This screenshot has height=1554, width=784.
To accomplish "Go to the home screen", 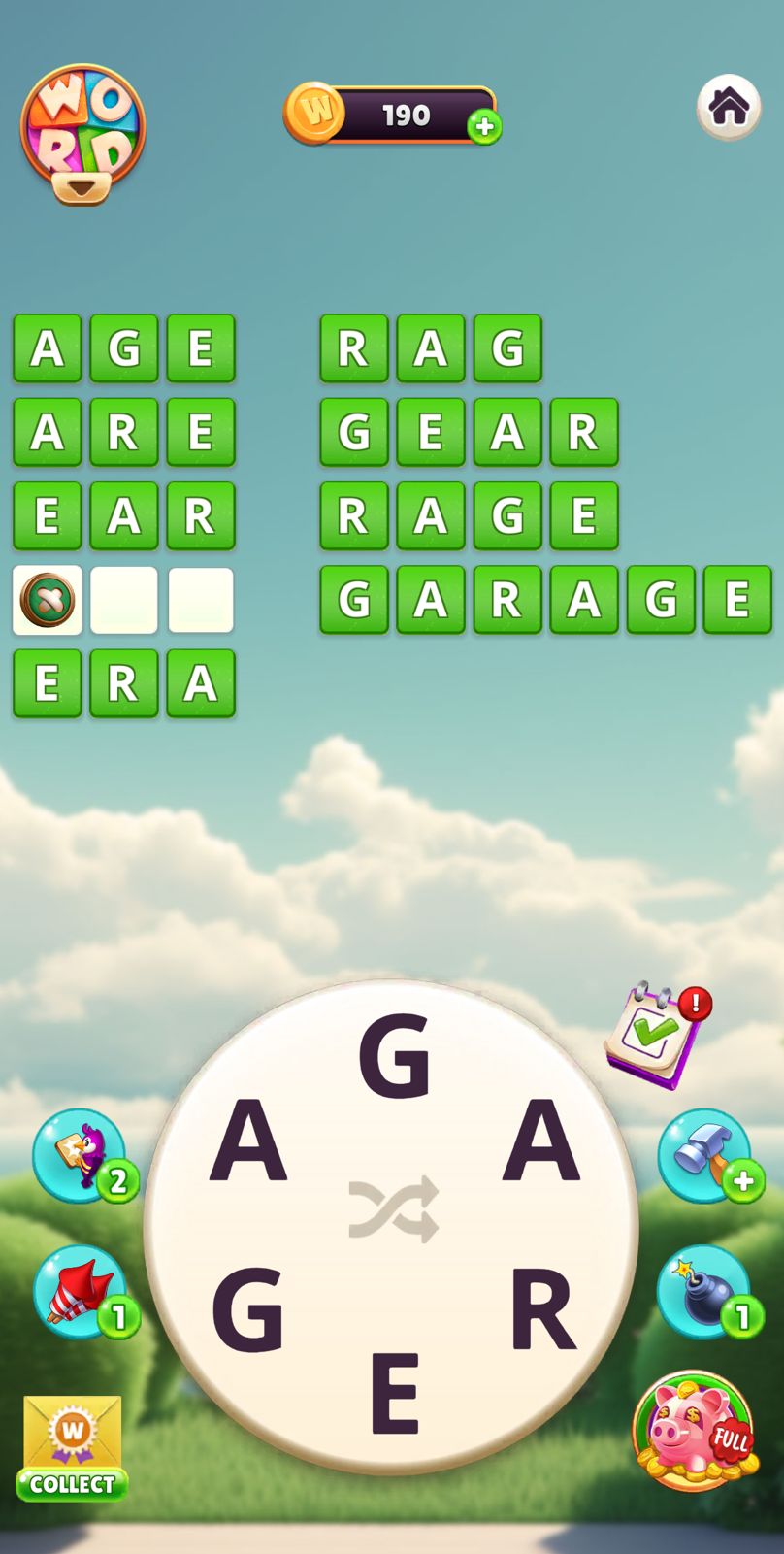I will tap(729, 107).
